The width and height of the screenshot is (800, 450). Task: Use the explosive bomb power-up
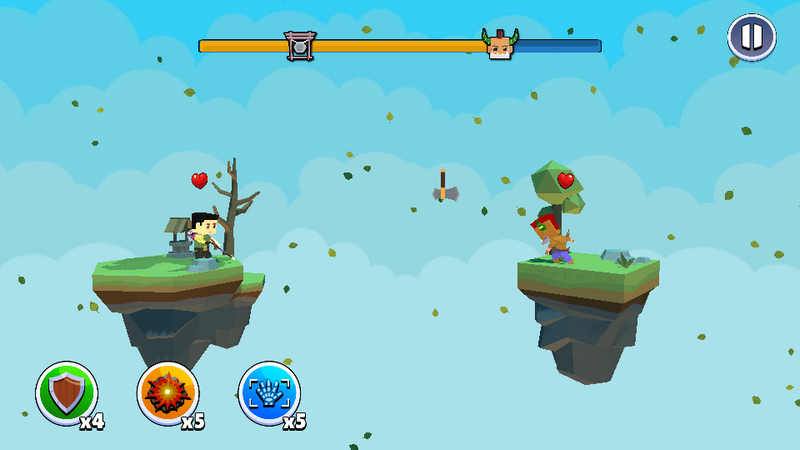tap(168, 393)
